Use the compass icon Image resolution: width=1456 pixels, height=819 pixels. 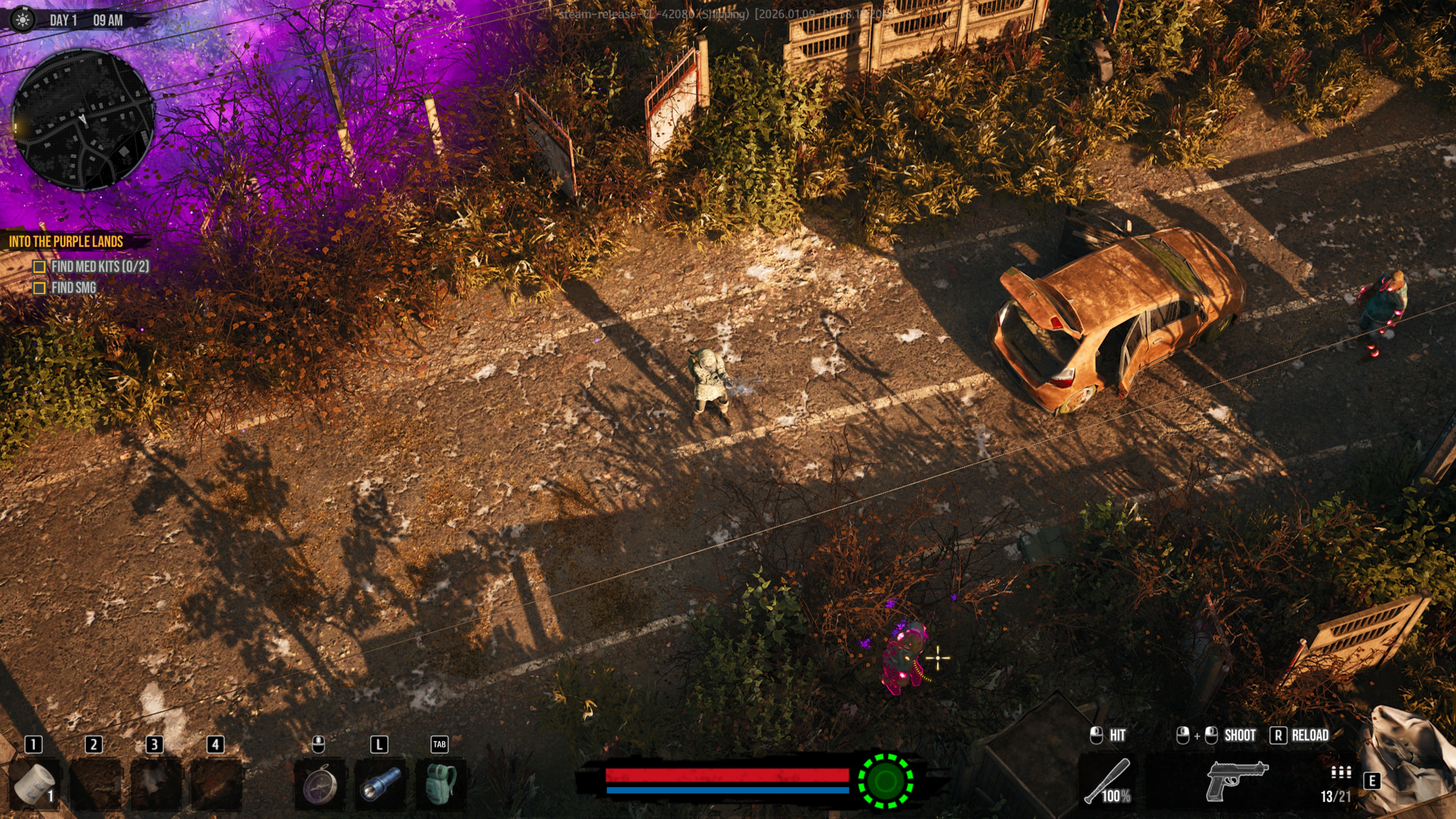point(319,784)
